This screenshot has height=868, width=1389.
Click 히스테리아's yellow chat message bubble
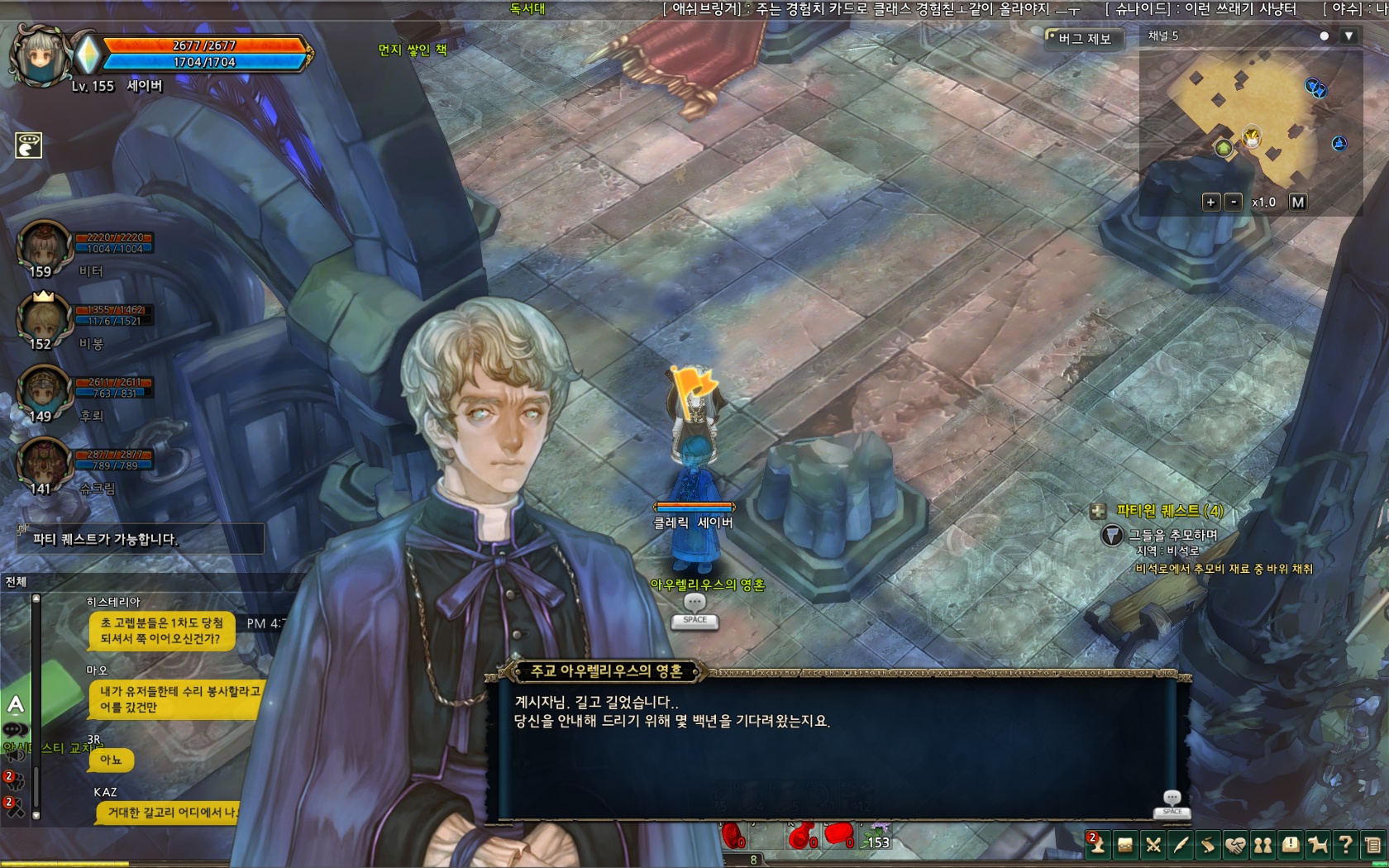pos(162,631)
